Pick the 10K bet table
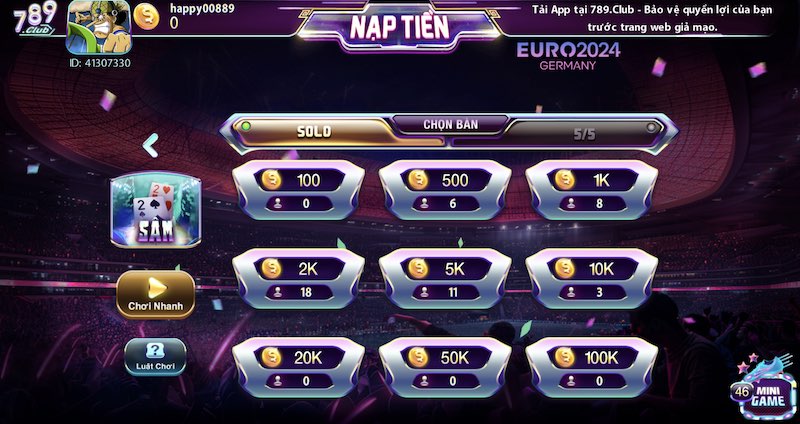800x424 pixels. (591, 279)
